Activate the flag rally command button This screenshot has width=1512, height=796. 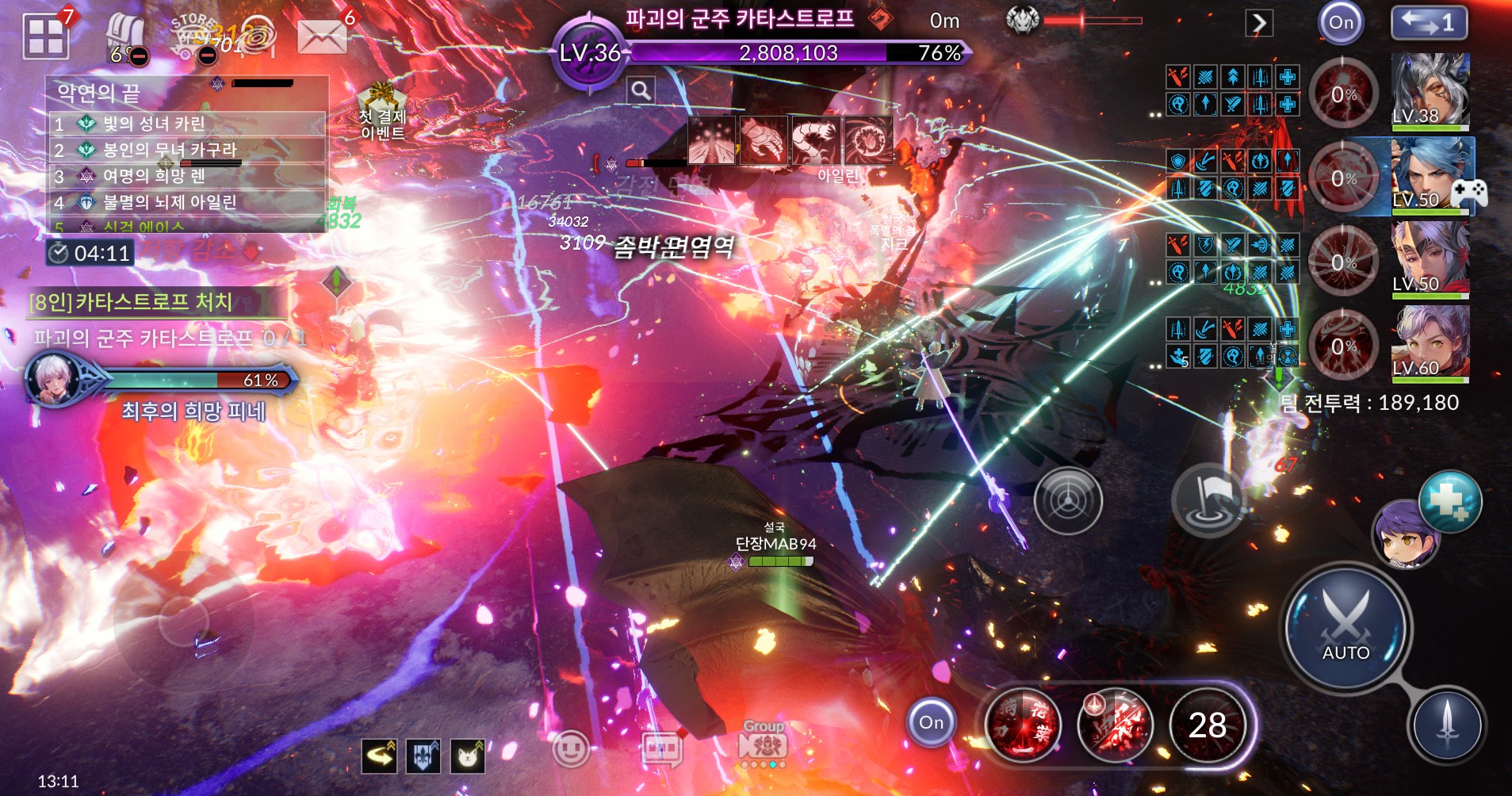[1207, 499]
